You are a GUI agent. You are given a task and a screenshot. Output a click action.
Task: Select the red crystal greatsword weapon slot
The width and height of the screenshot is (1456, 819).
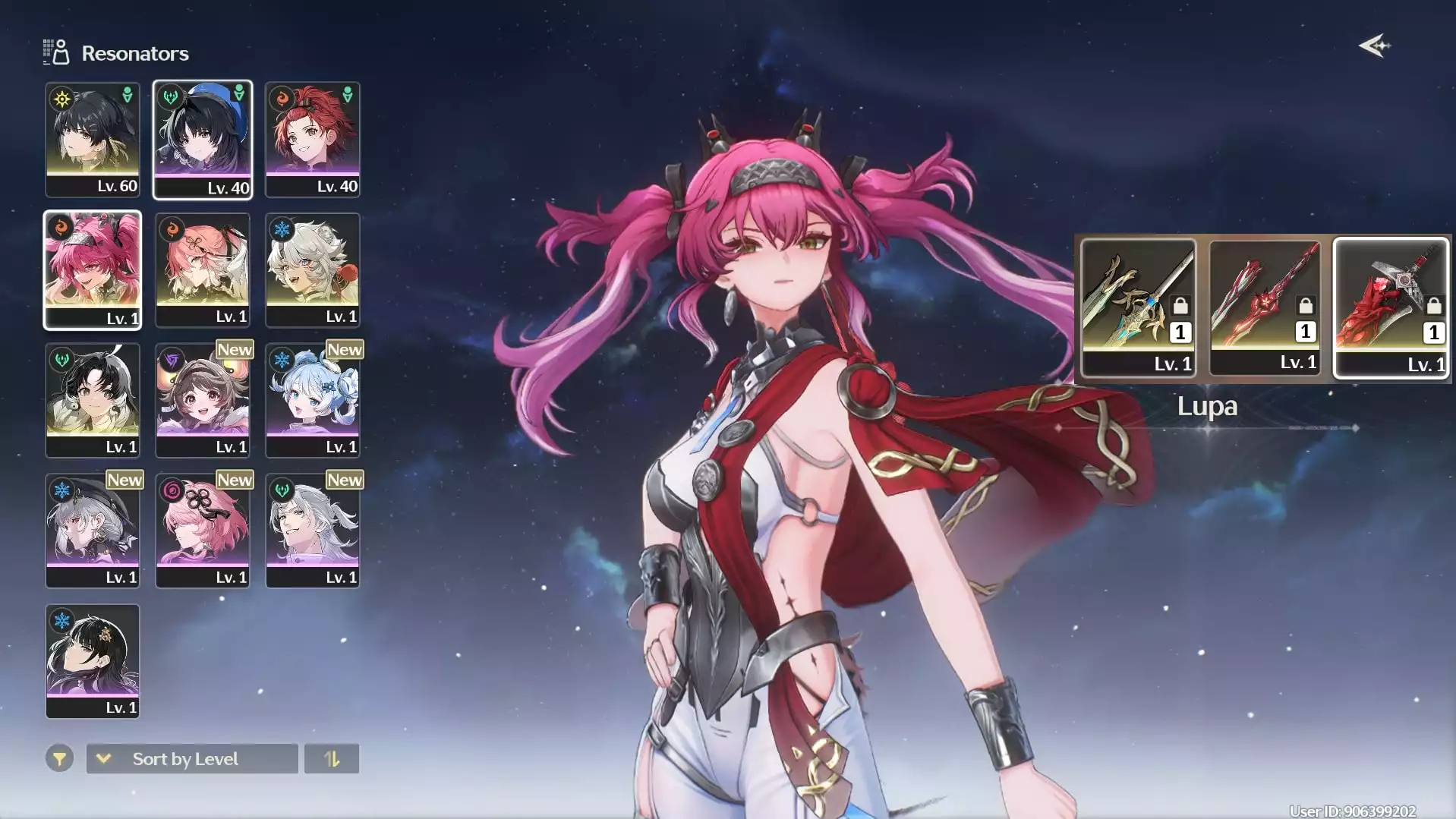click(1391, 307)
